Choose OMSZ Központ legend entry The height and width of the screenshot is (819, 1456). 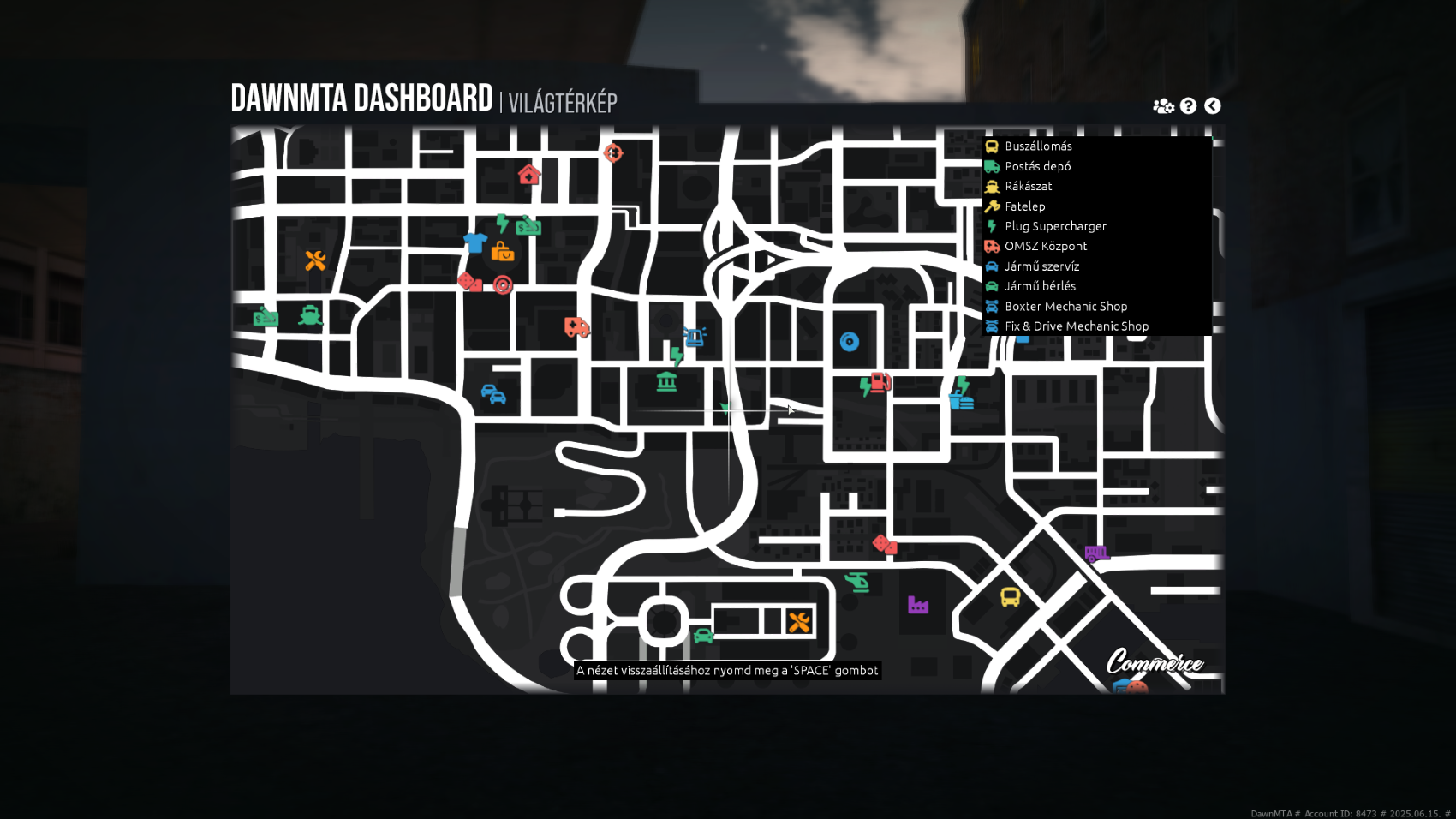click(x=1045, y=246)
